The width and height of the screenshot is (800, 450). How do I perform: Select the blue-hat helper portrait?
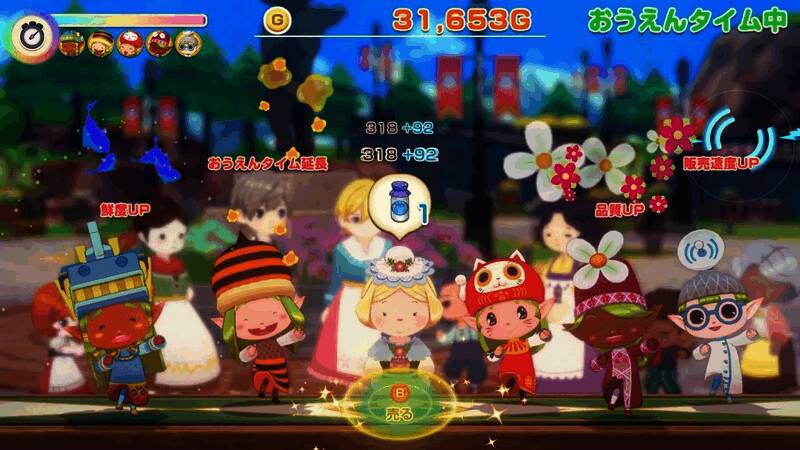(x=71, y=43)
